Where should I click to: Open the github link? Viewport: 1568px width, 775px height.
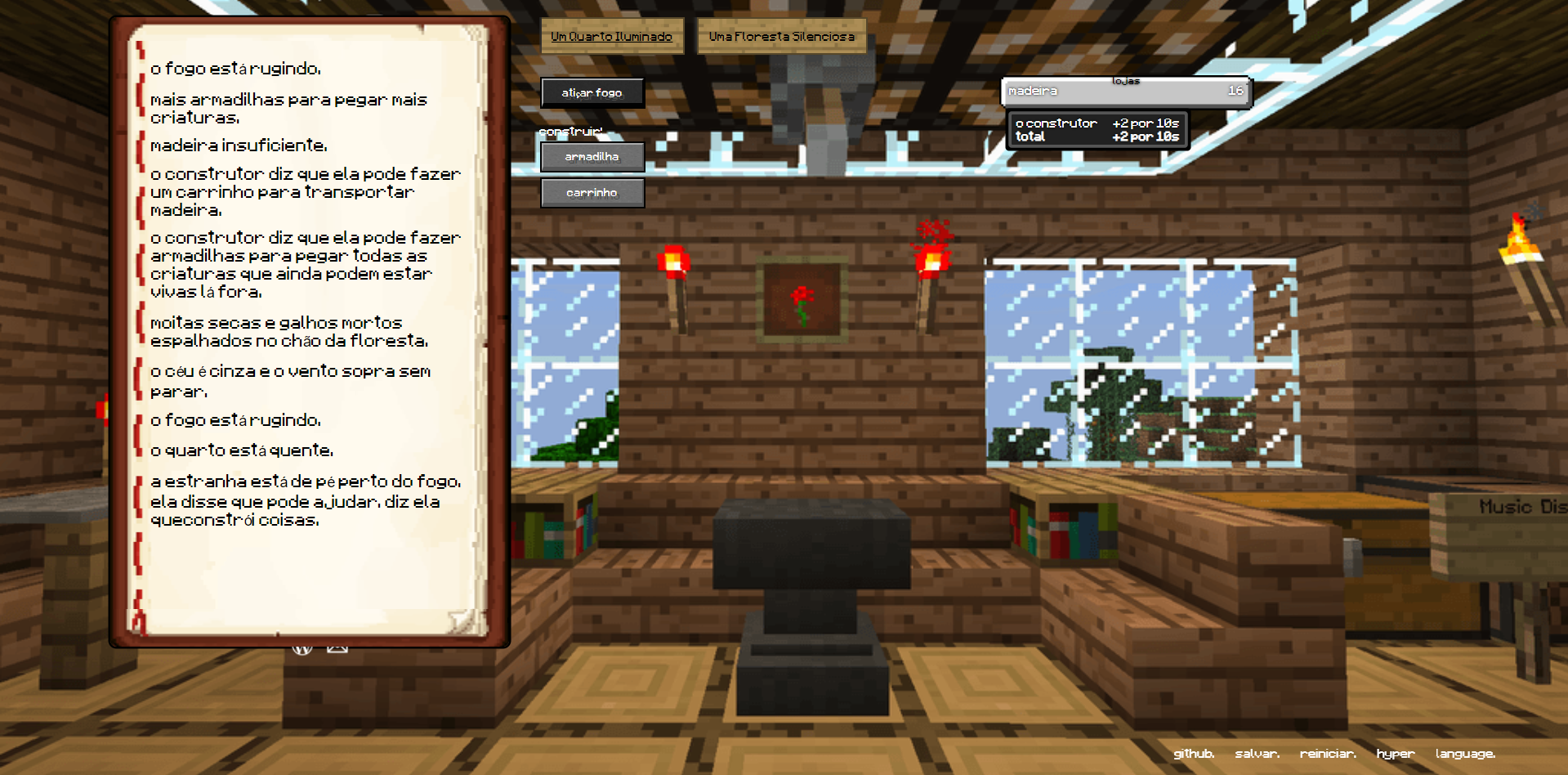(x=1195, y=754)
